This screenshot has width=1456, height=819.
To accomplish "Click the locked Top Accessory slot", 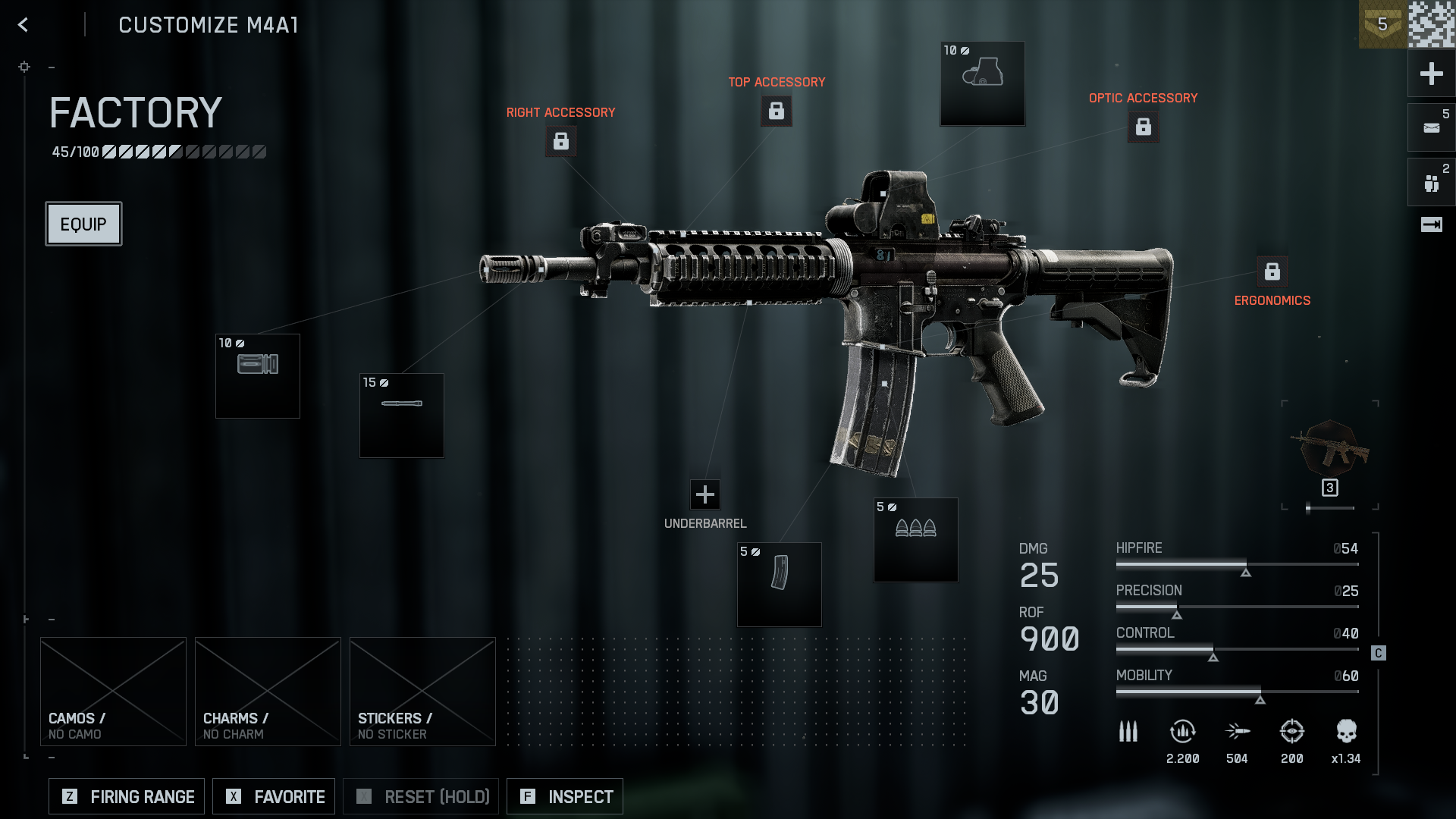I will click(777, 111).
